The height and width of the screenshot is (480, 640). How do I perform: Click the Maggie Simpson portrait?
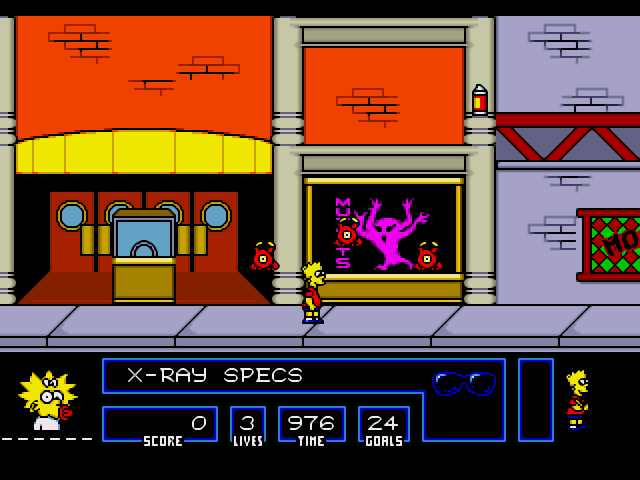(x=46, y=400)
